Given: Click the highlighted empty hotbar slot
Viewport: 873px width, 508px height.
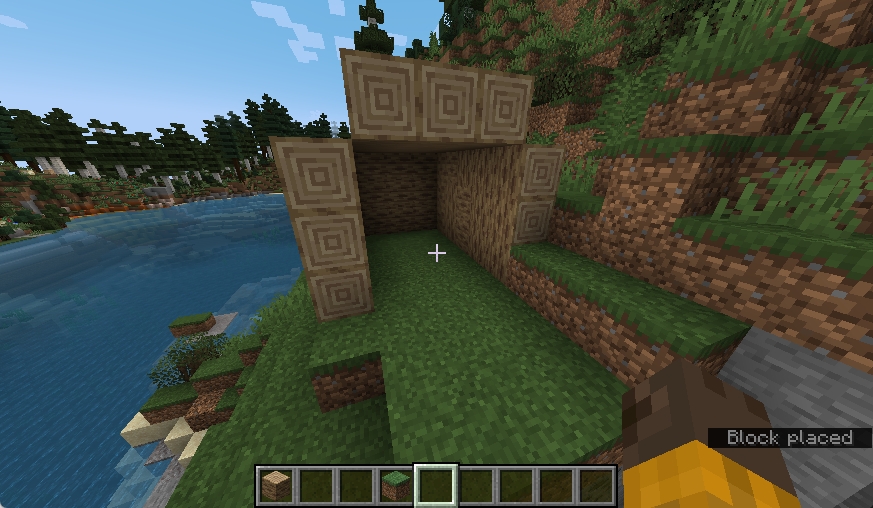Looking at the screenshot, I should point(436,486).
